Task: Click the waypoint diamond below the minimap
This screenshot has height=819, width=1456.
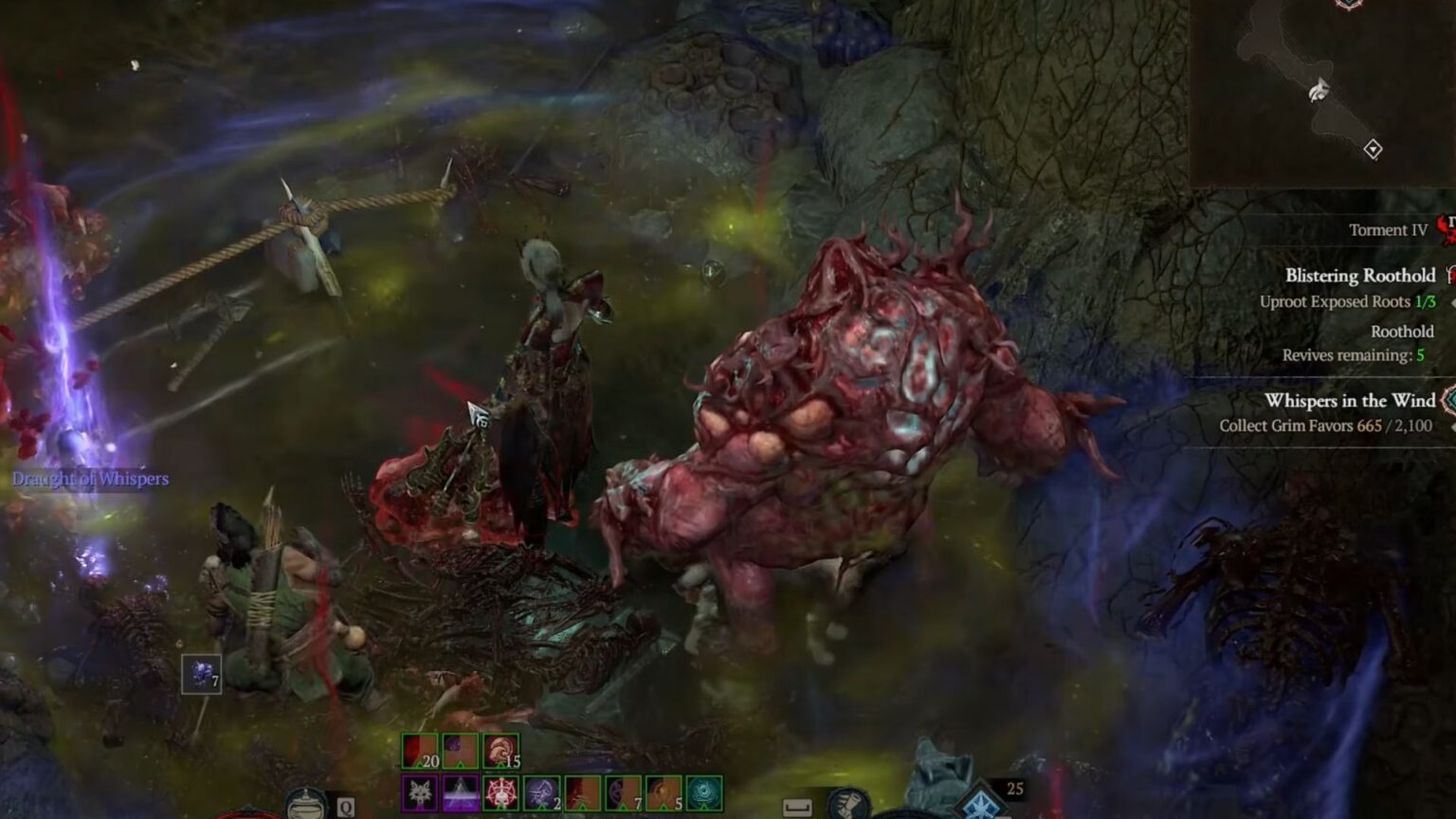Action: (1374, 148)
